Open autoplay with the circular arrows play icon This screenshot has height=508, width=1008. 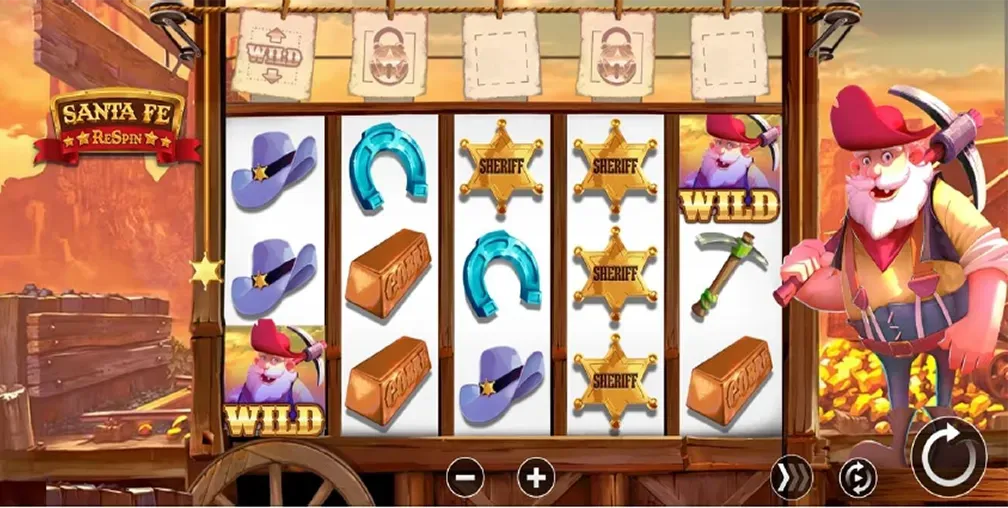tap(857, 478)
